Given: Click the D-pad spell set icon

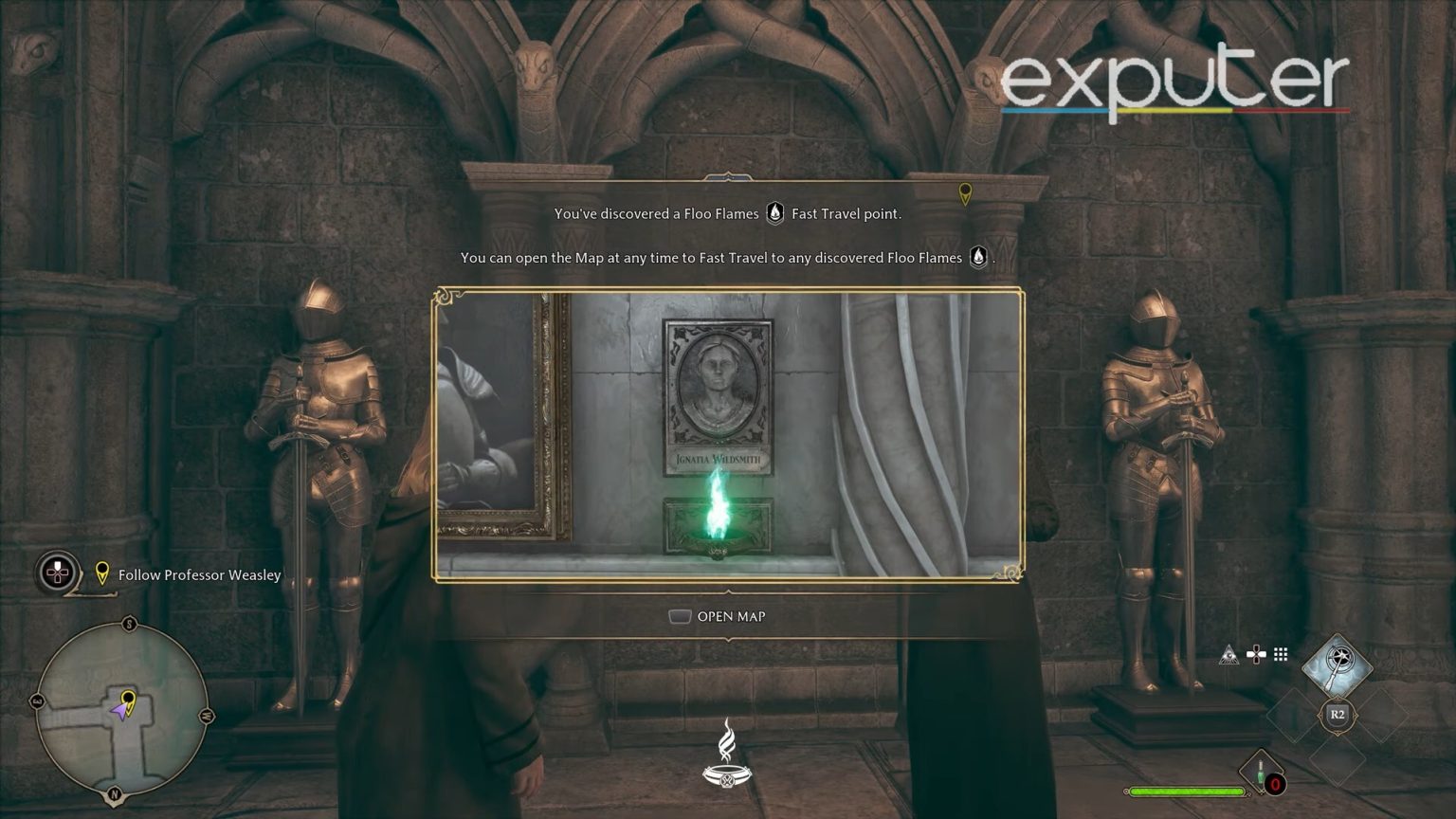Looking at the screenshot, I should 1256,653.
